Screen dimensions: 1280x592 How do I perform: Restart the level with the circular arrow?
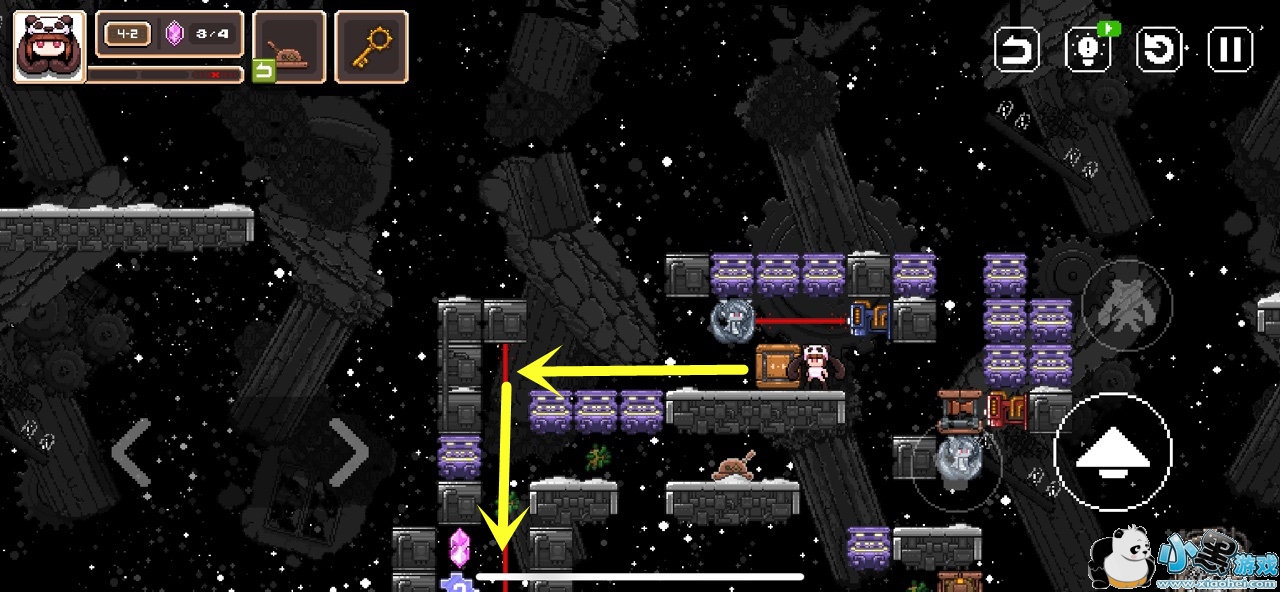pos(1160,49)
